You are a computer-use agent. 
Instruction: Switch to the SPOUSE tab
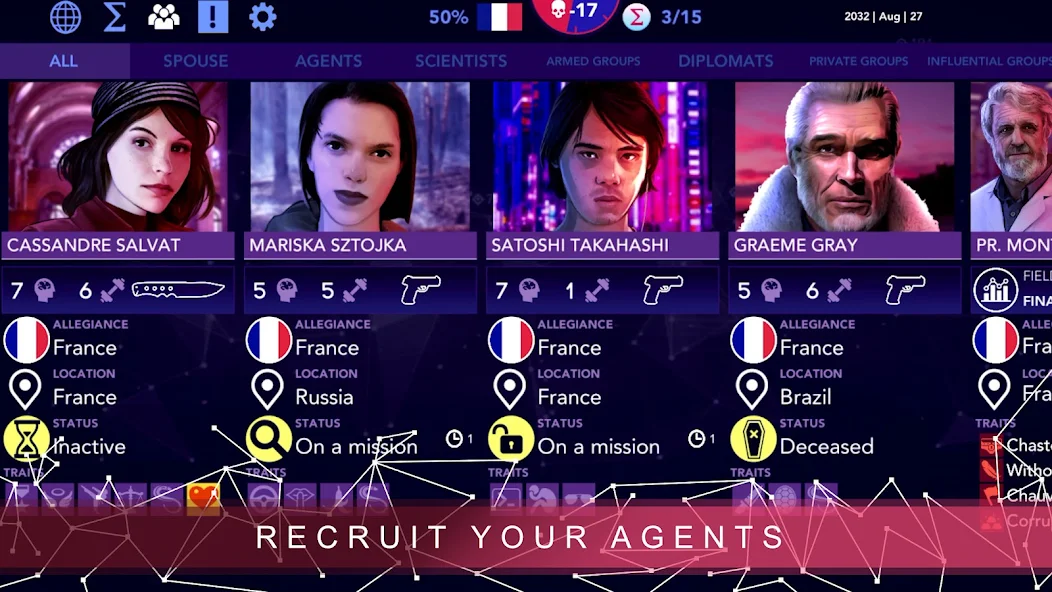tap(196, 61)
